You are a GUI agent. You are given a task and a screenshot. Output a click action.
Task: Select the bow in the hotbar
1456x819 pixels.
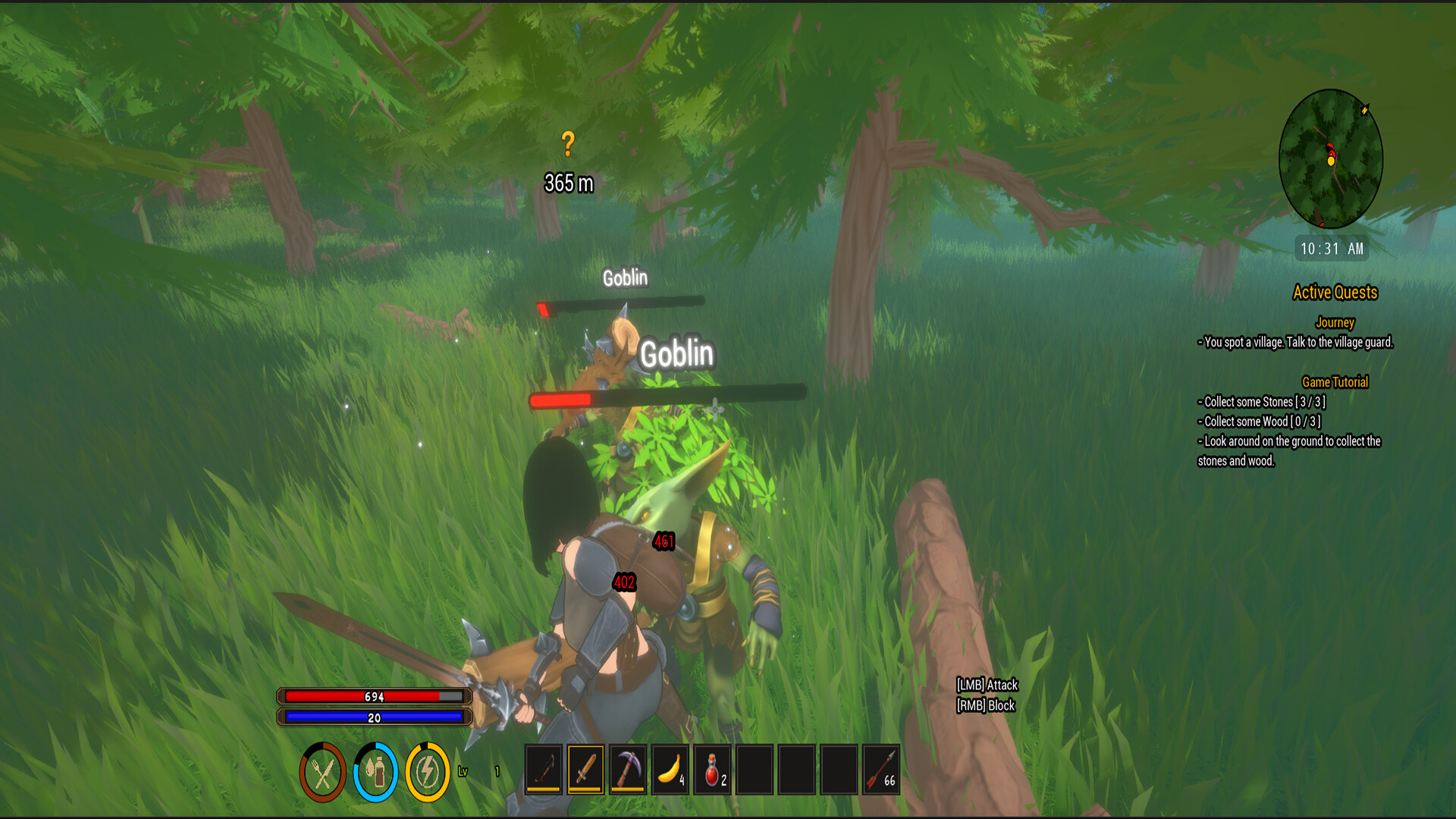(545, 770)
